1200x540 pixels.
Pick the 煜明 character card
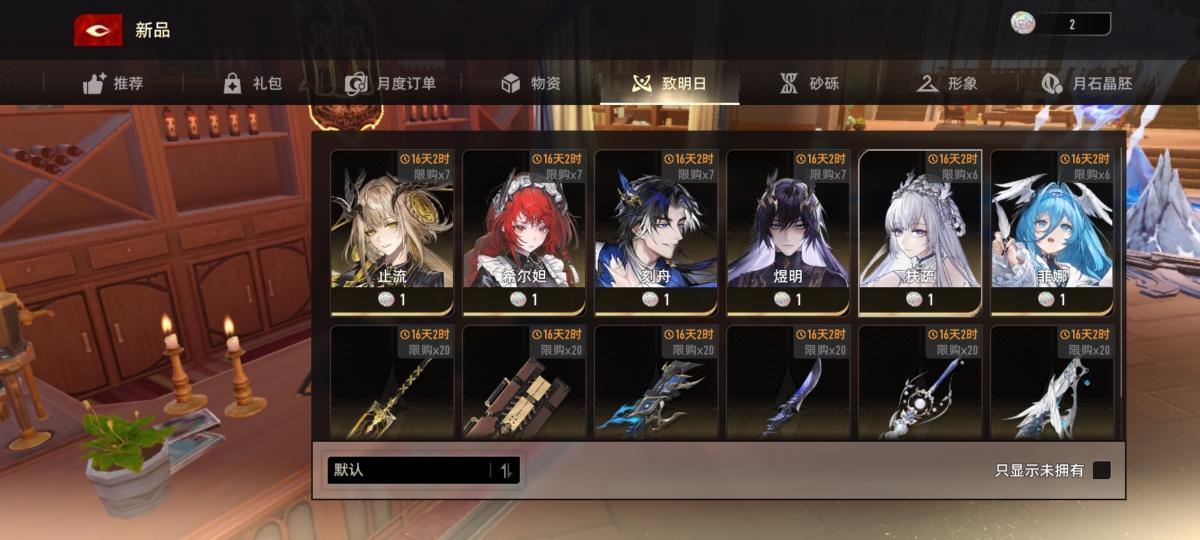tap(788, 232)
